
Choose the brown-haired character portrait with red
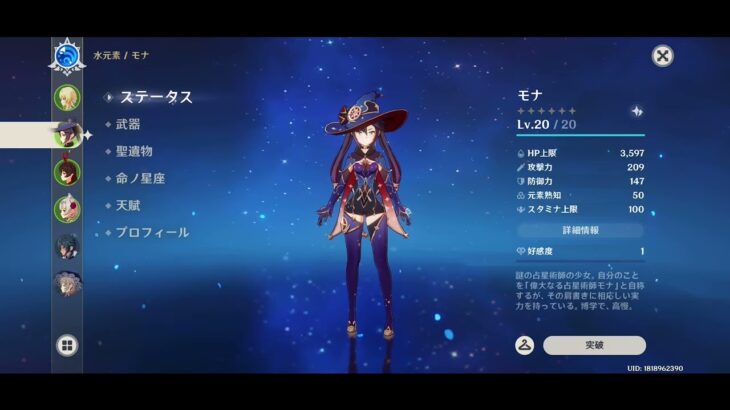point(67,172)
